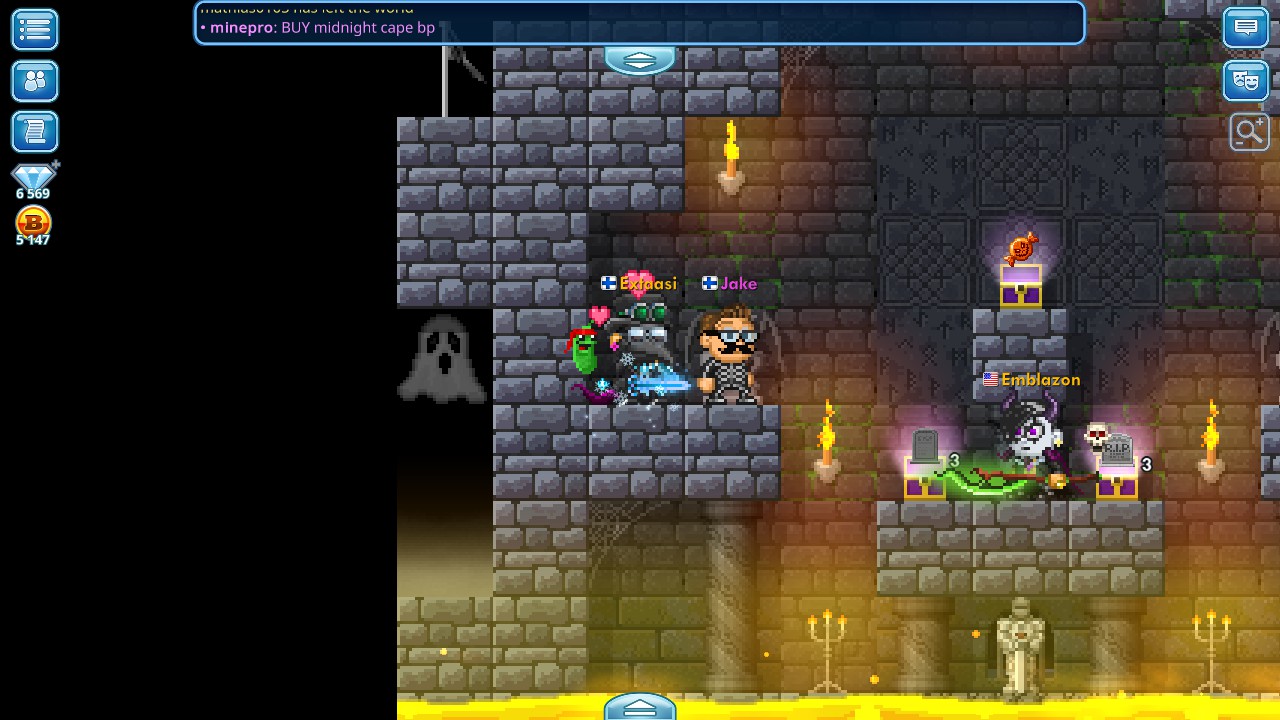The height and width of the screenshot is (720, 1280).
Task: Toggle the zoom magnifier icon
Action: coord(1248,131)
